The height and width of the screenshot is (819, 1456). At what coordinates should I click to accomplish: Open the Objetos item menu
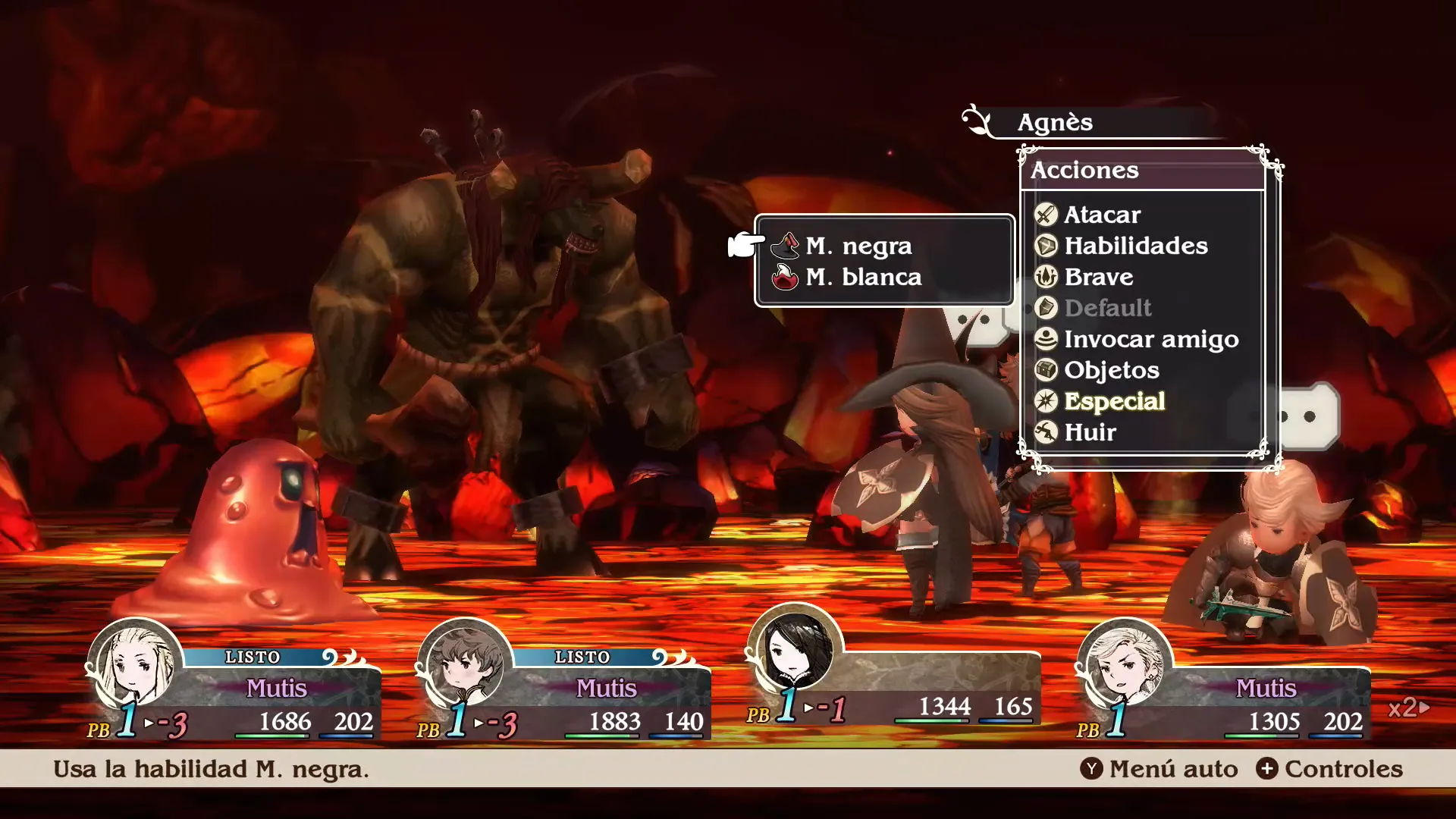tap(1111, 370)
